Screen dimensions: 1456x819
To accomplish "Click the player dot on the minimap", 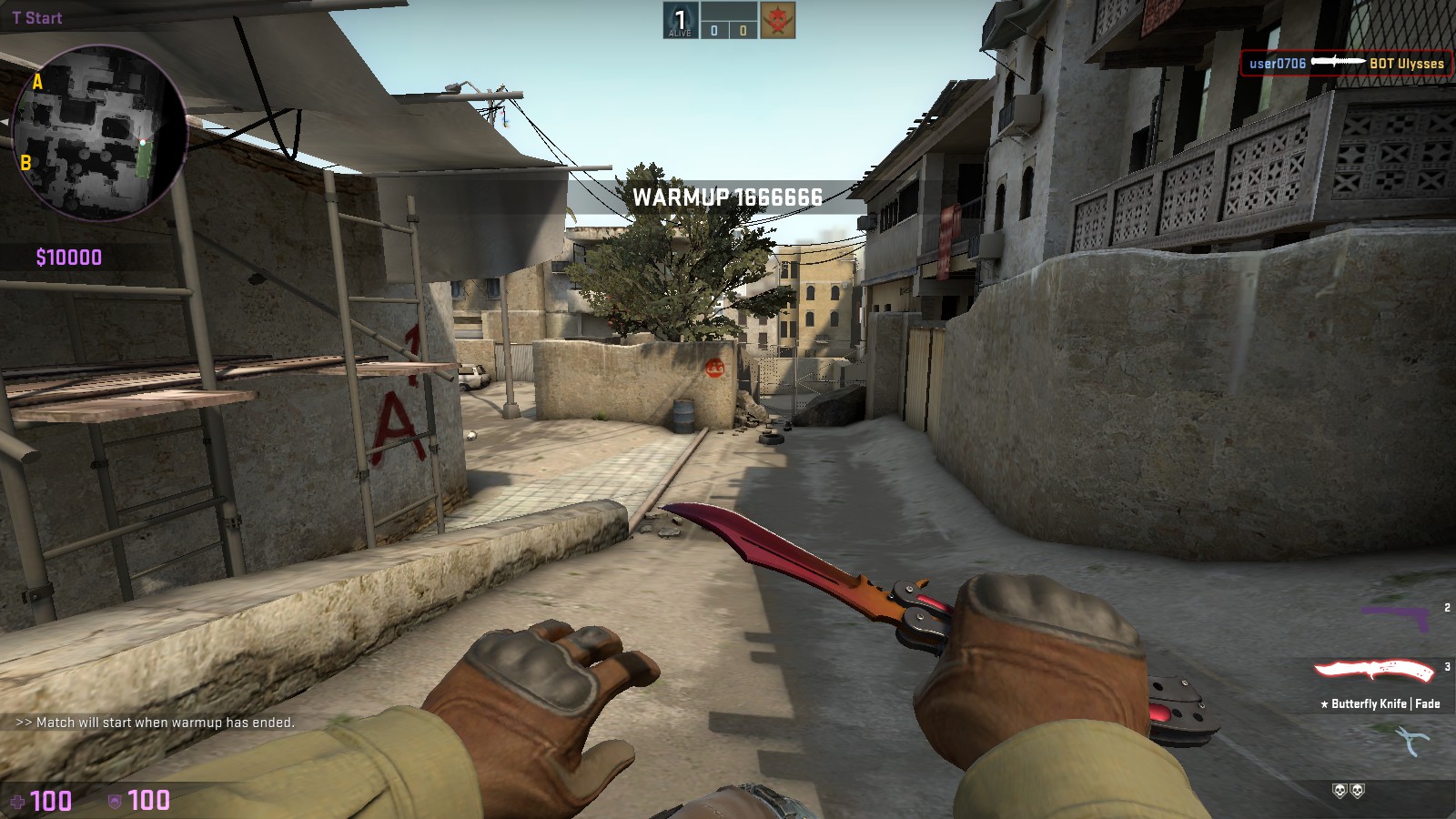I will pos(144,142).
